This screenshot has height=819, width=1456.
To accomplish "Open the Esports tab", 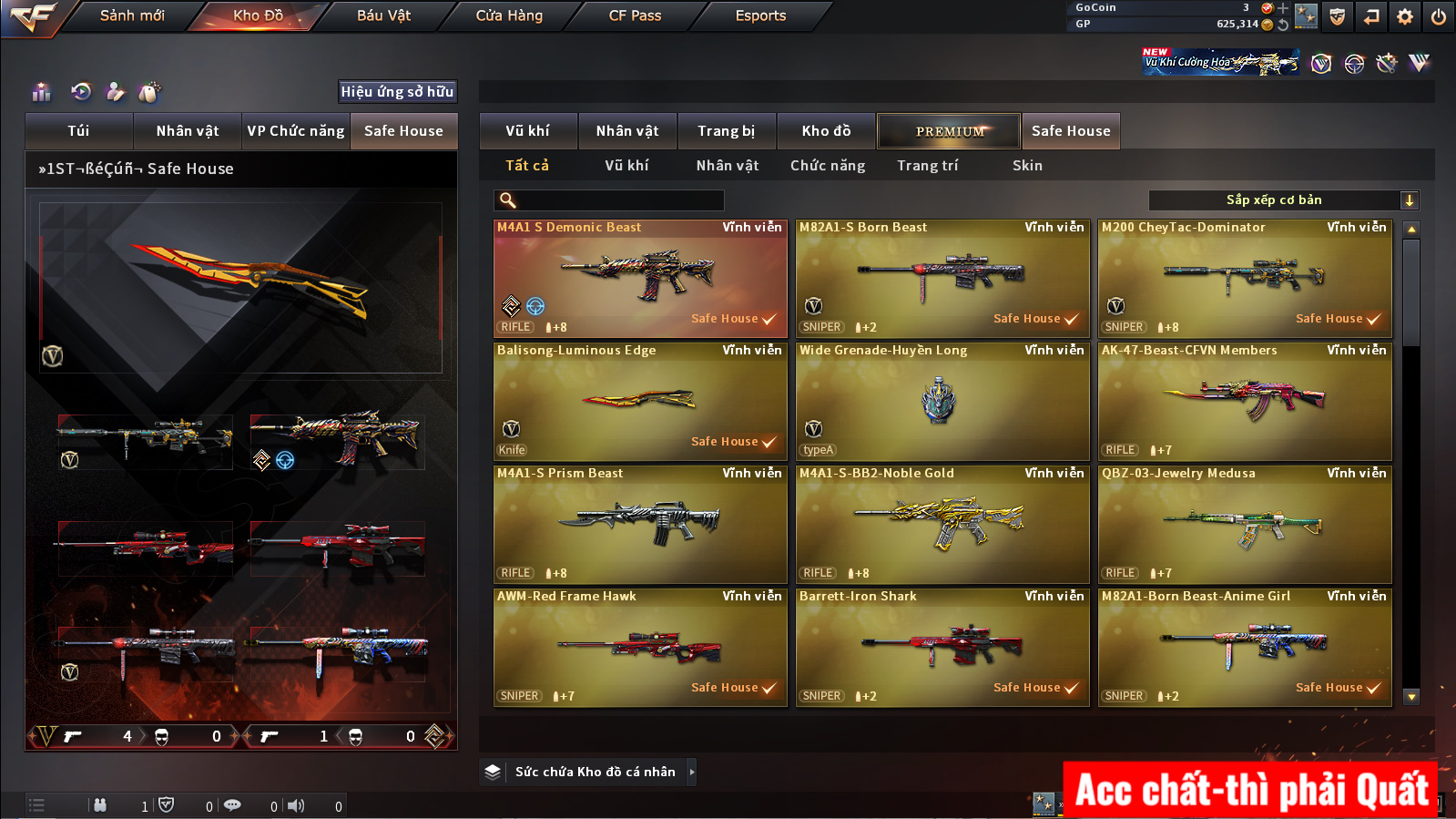I will (760, 15).
